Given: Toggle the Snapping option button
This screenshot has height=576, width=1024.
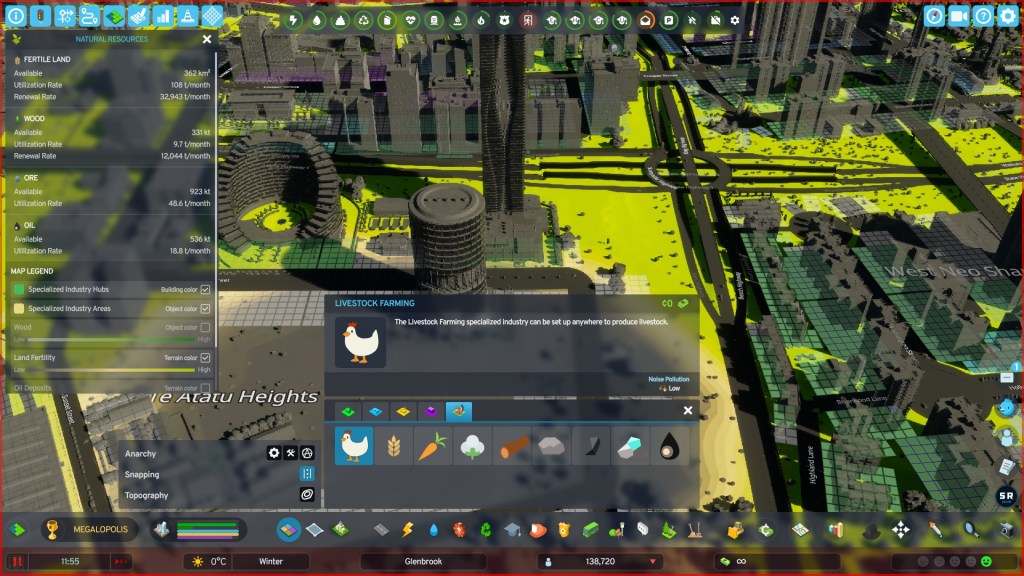Looking at the screenshot, I should coord(307,474).
